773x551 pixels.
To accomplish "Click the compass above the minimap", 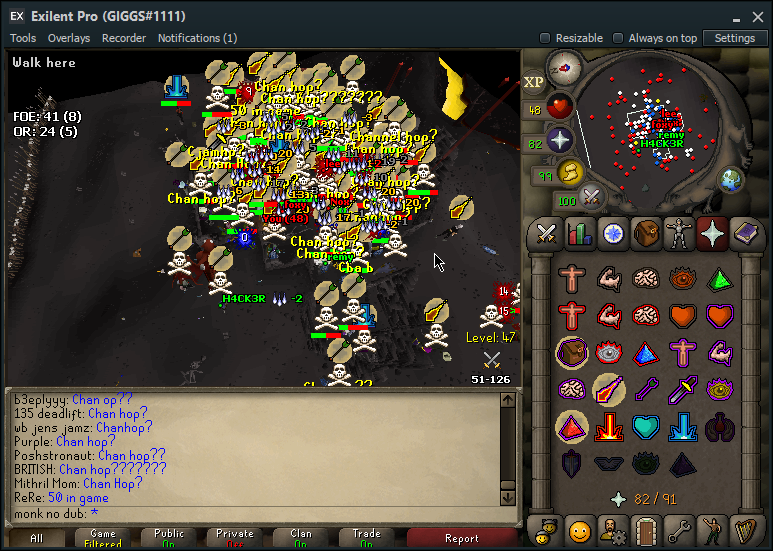I will click(564, 68).
